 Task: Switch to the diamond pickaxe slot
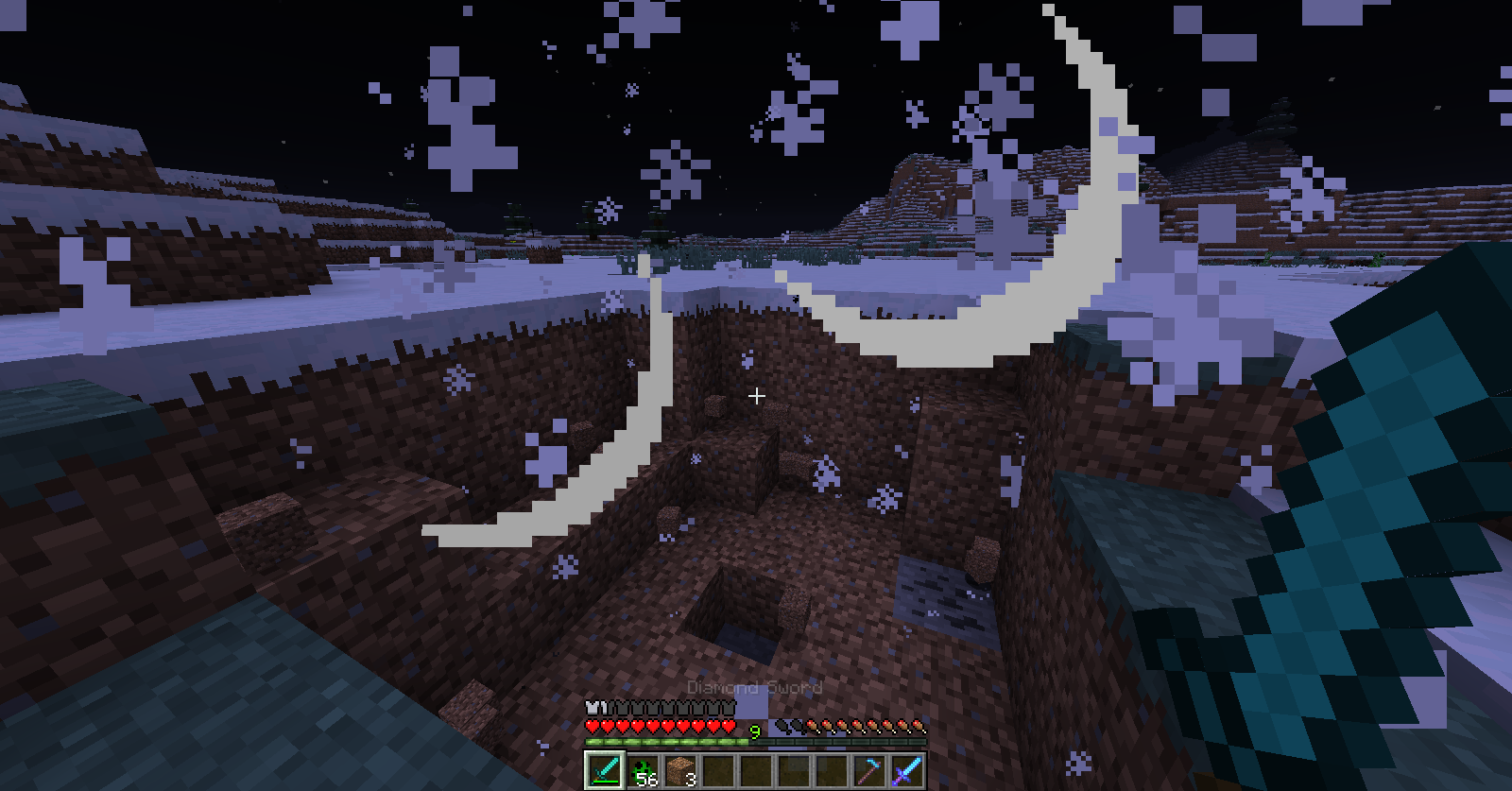click(868, 770)
